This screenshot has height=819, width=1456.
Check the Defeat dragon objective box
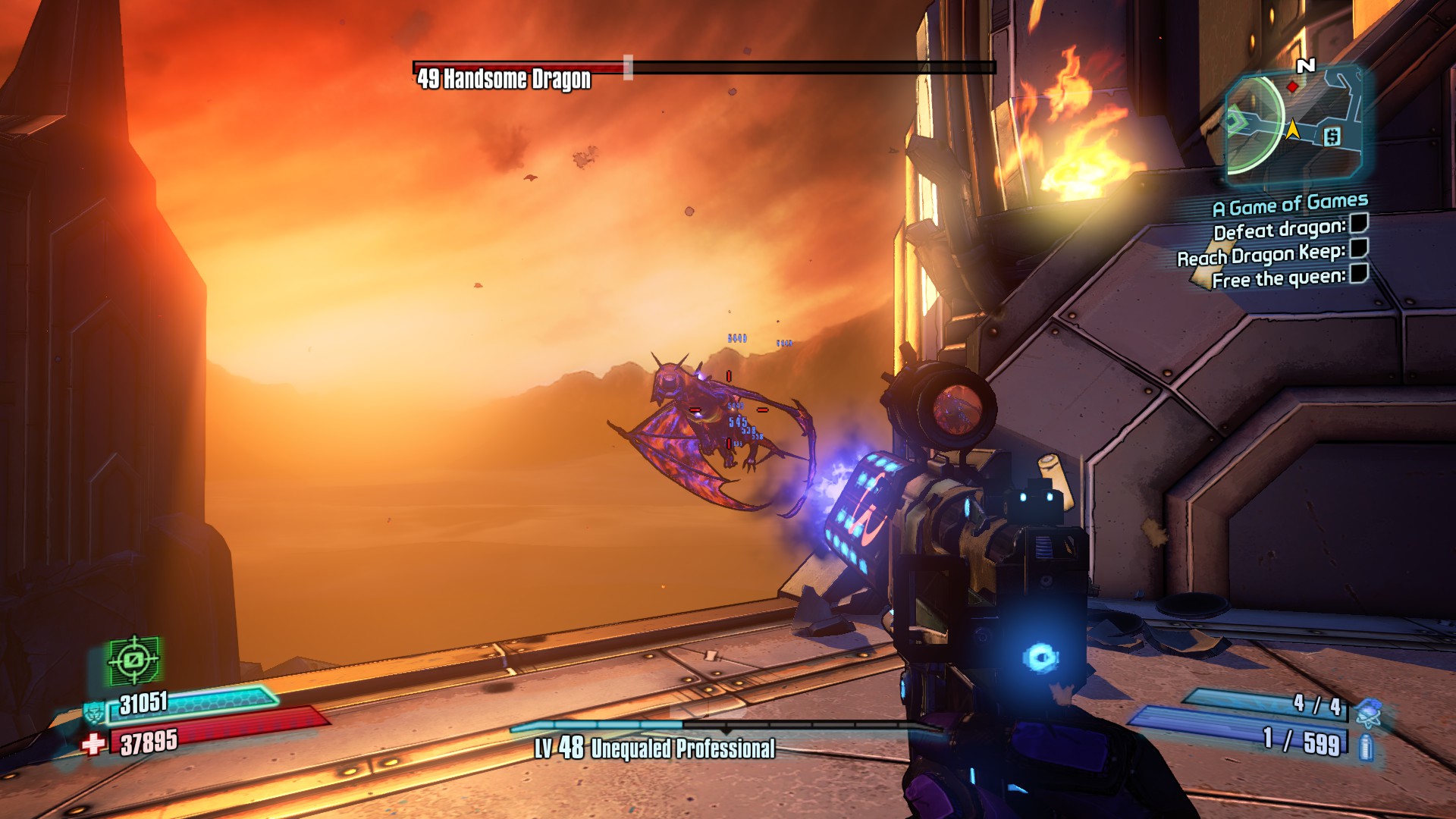(x=1359, y=223)
